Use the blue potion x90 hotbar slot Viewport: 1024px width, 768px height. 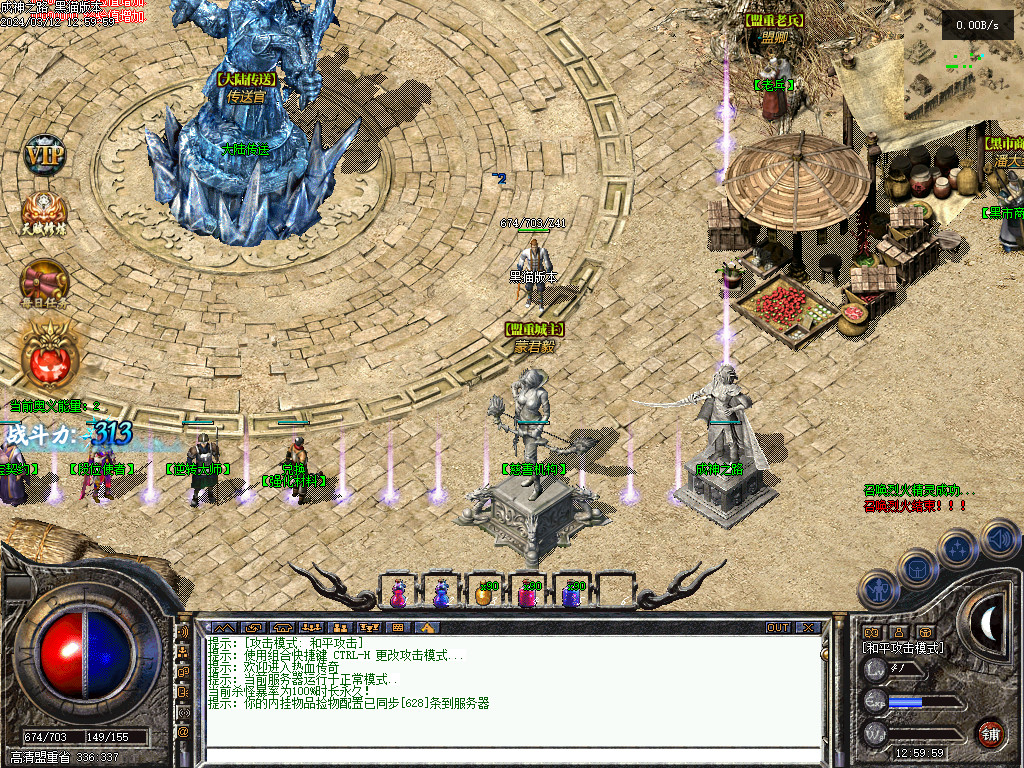point(571,593)
